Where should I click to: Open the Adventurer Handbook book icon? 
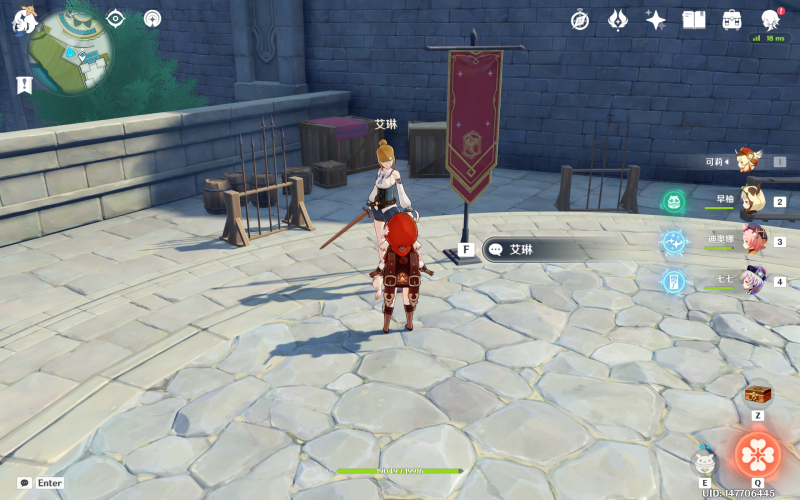(694, 20)
